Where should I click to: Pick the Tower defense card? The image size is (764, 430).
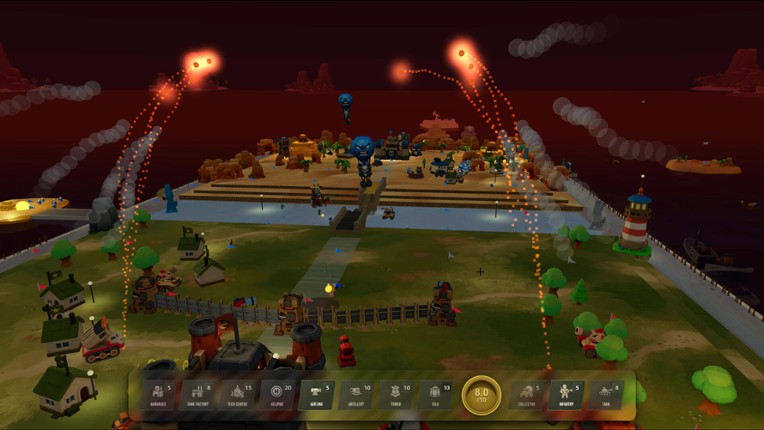point(398,395)
